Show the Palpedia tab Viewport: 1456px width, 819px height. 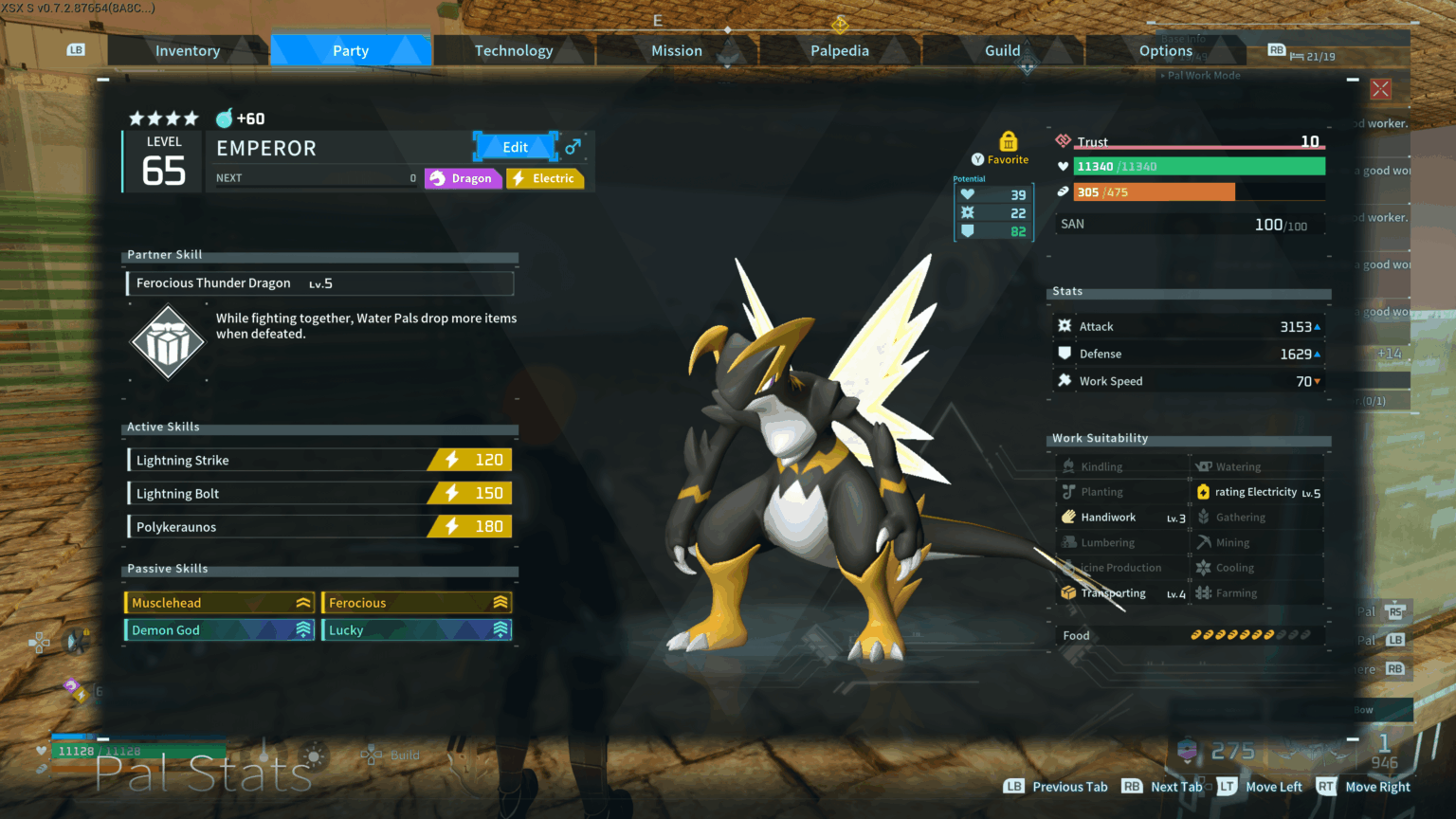tap(840, 51)
